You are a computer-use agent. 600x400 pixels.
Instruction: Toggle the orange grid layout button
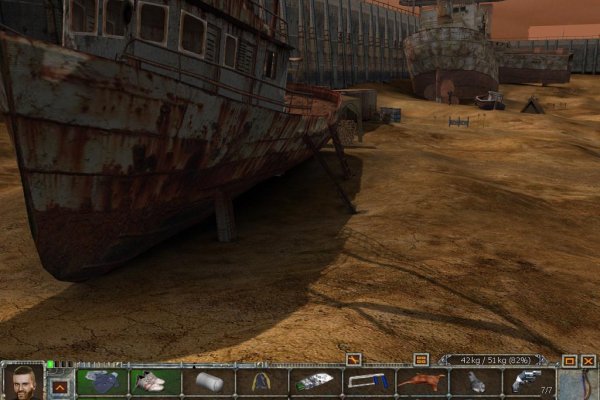point(421,359)
